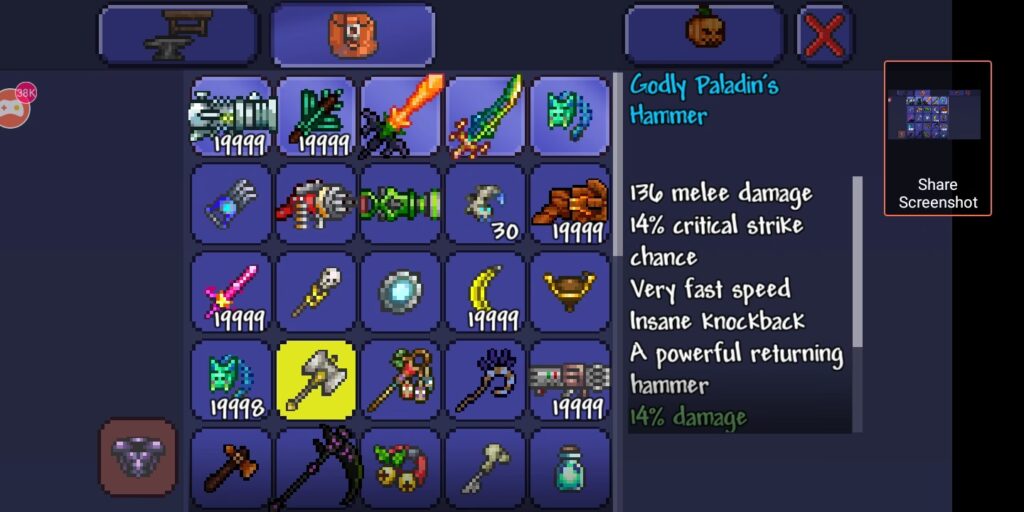Select the skull-topped scepter slot
This screenshot has width=1024, height=512.
click(316, 292)
